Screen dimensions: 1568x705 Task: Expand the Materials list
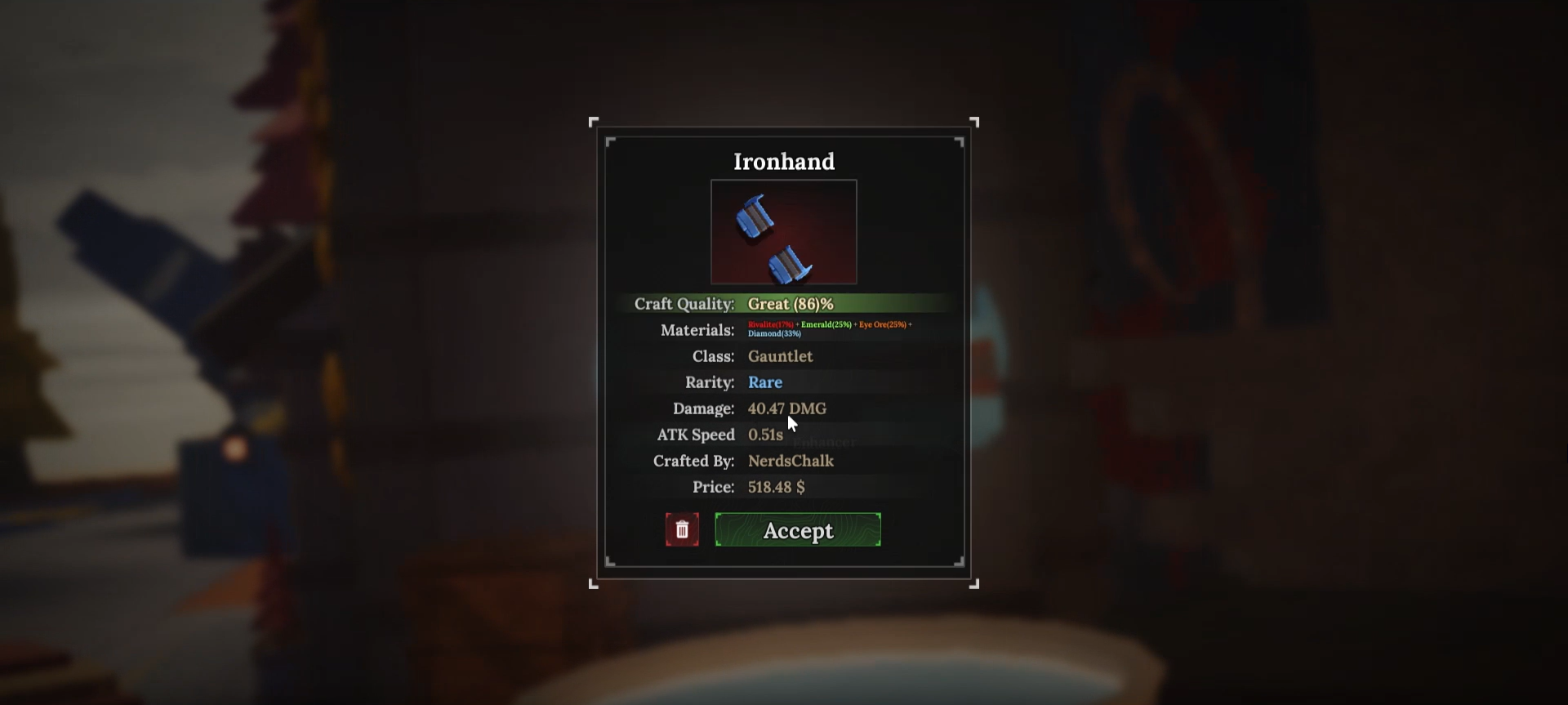(x=697, y=330)
